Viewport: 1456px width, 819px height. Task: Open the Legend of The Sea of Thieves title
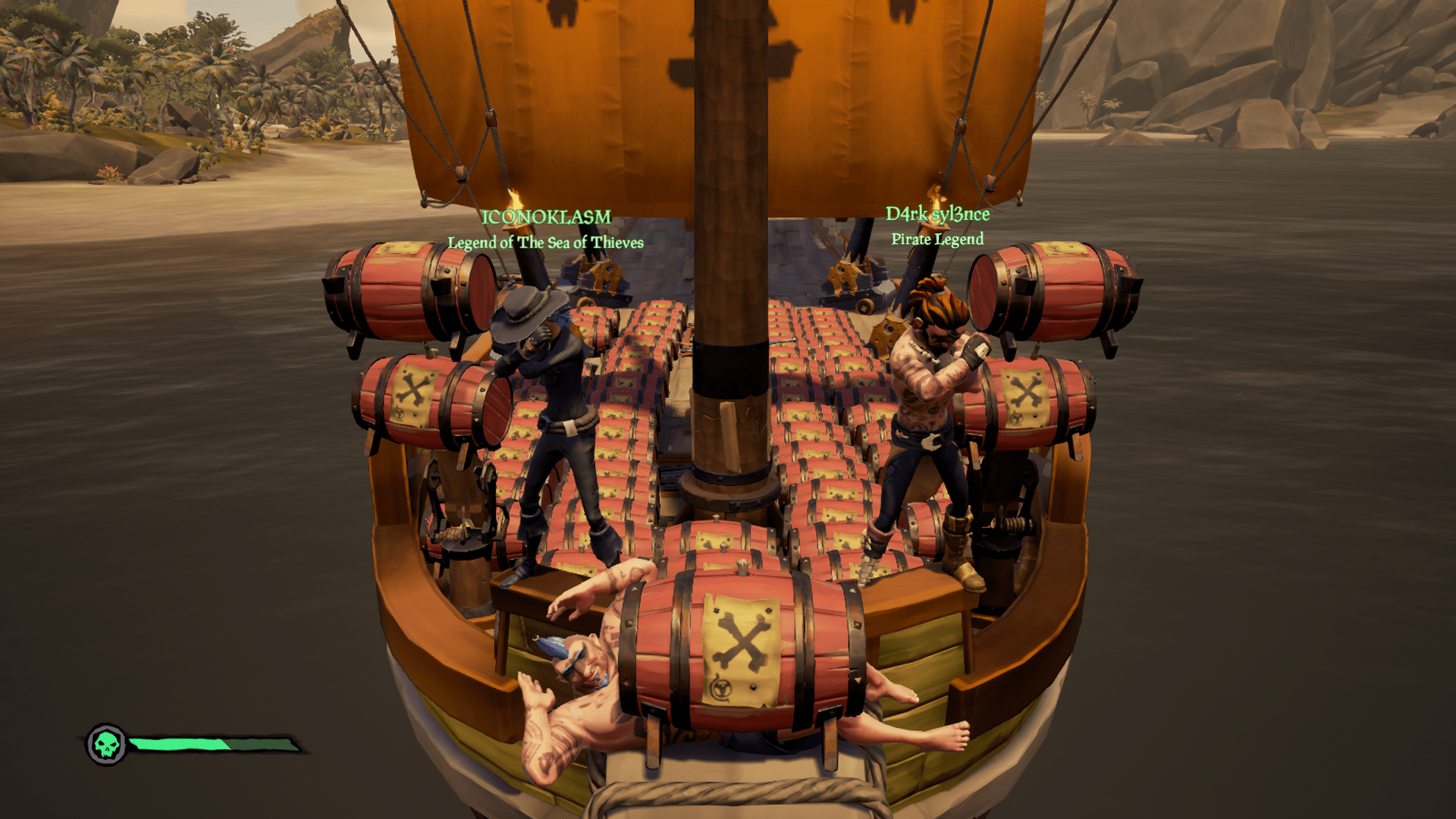[544, 243]
